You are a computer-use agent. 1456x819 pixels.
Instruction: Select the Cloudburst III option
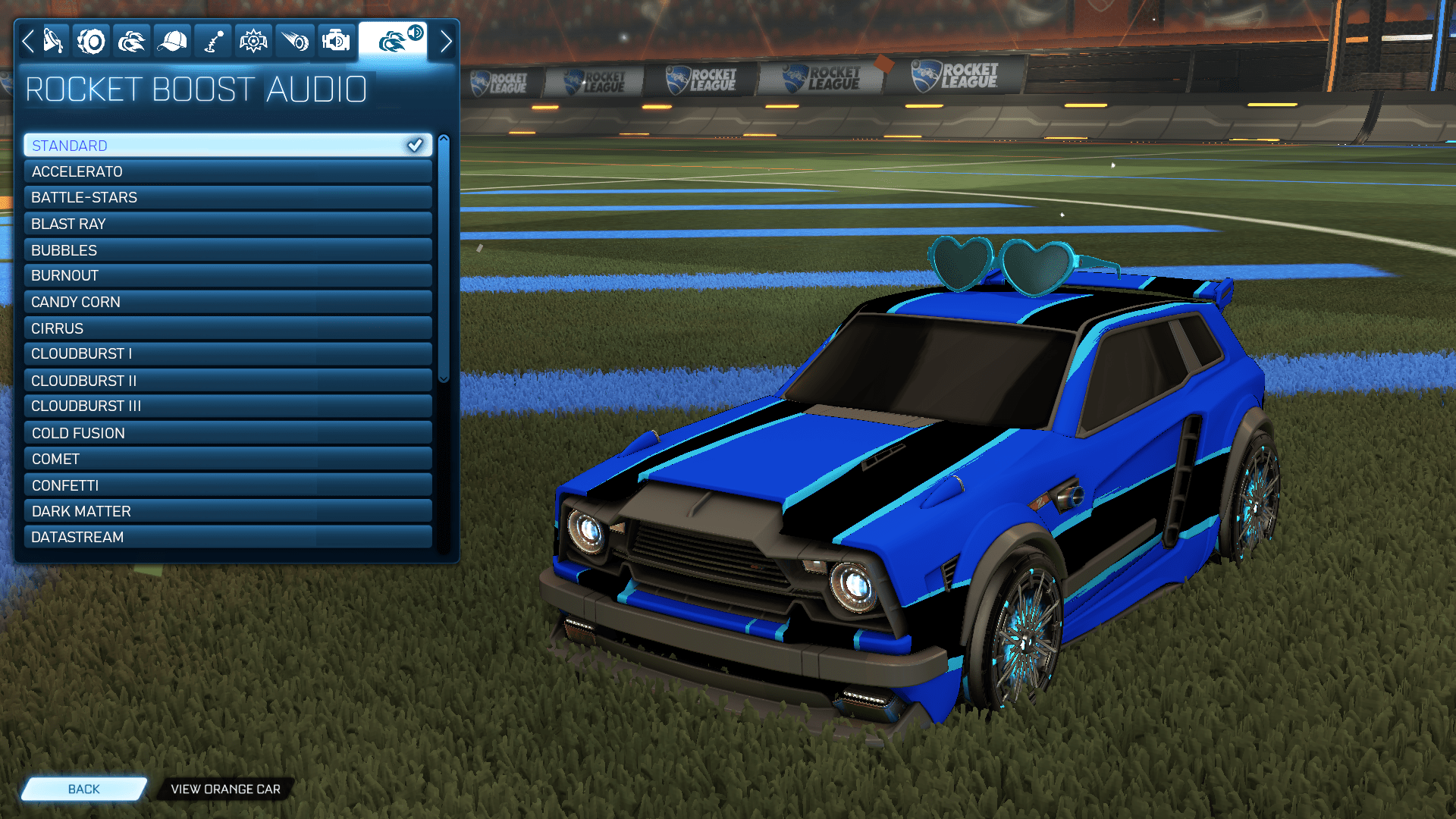point(227,406)
